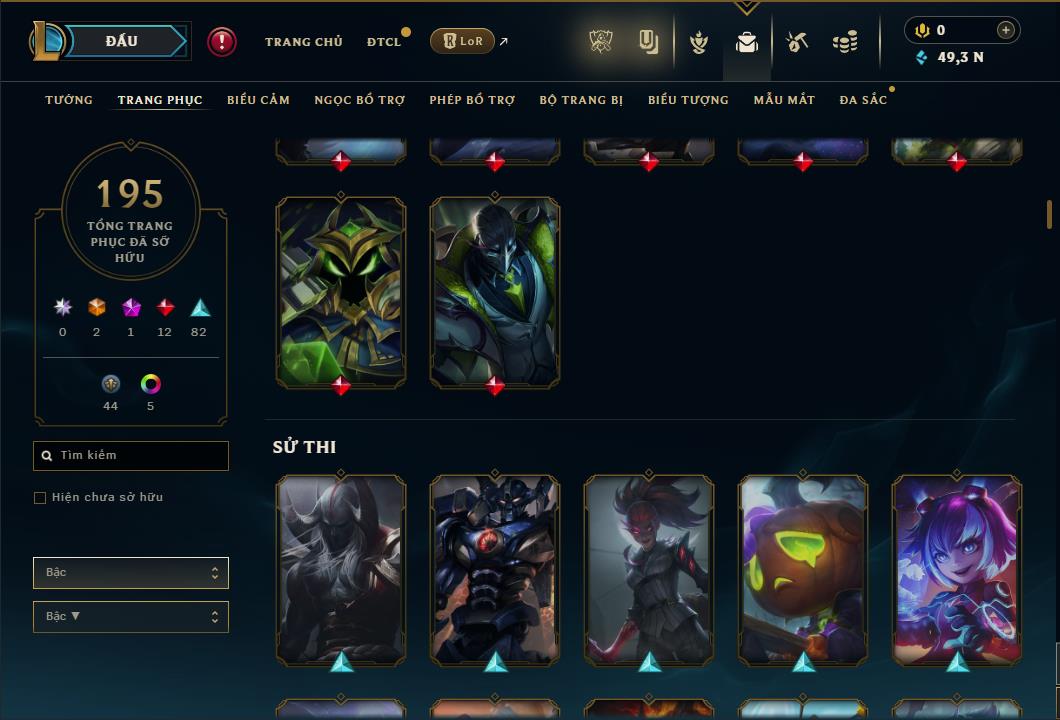The width and height of the screenshot is (1060, 720).
Task: Open the Bậc ▼ sort dropdown
Action: pyautogui.click(x=131, y=617)
